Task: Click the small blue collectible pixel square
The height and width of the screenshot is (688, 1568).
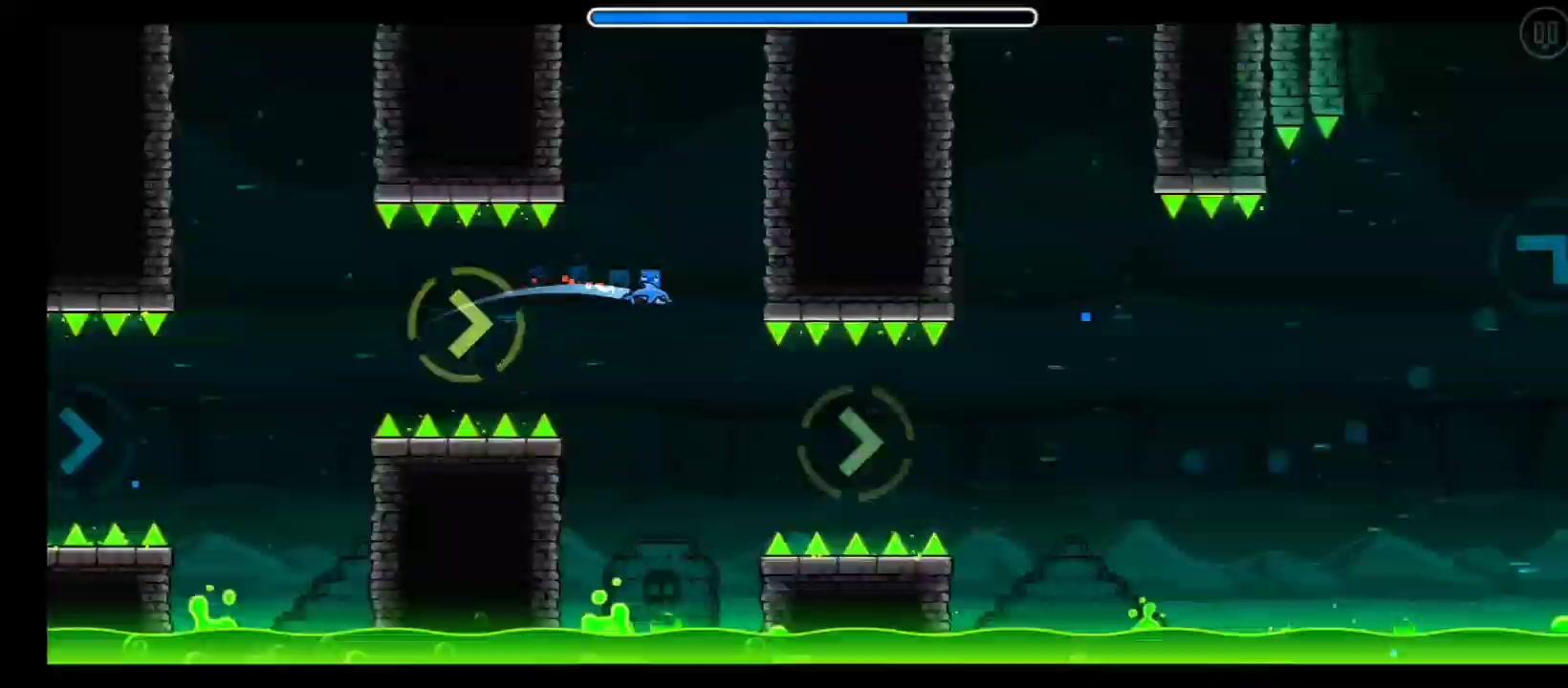Action: pos(1085,316)
